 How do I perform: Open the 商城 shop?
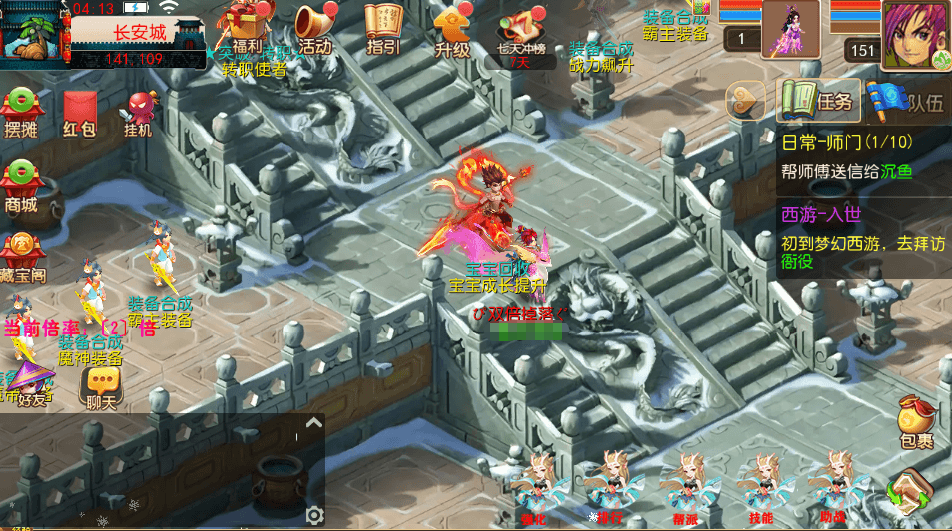[21, 187]
